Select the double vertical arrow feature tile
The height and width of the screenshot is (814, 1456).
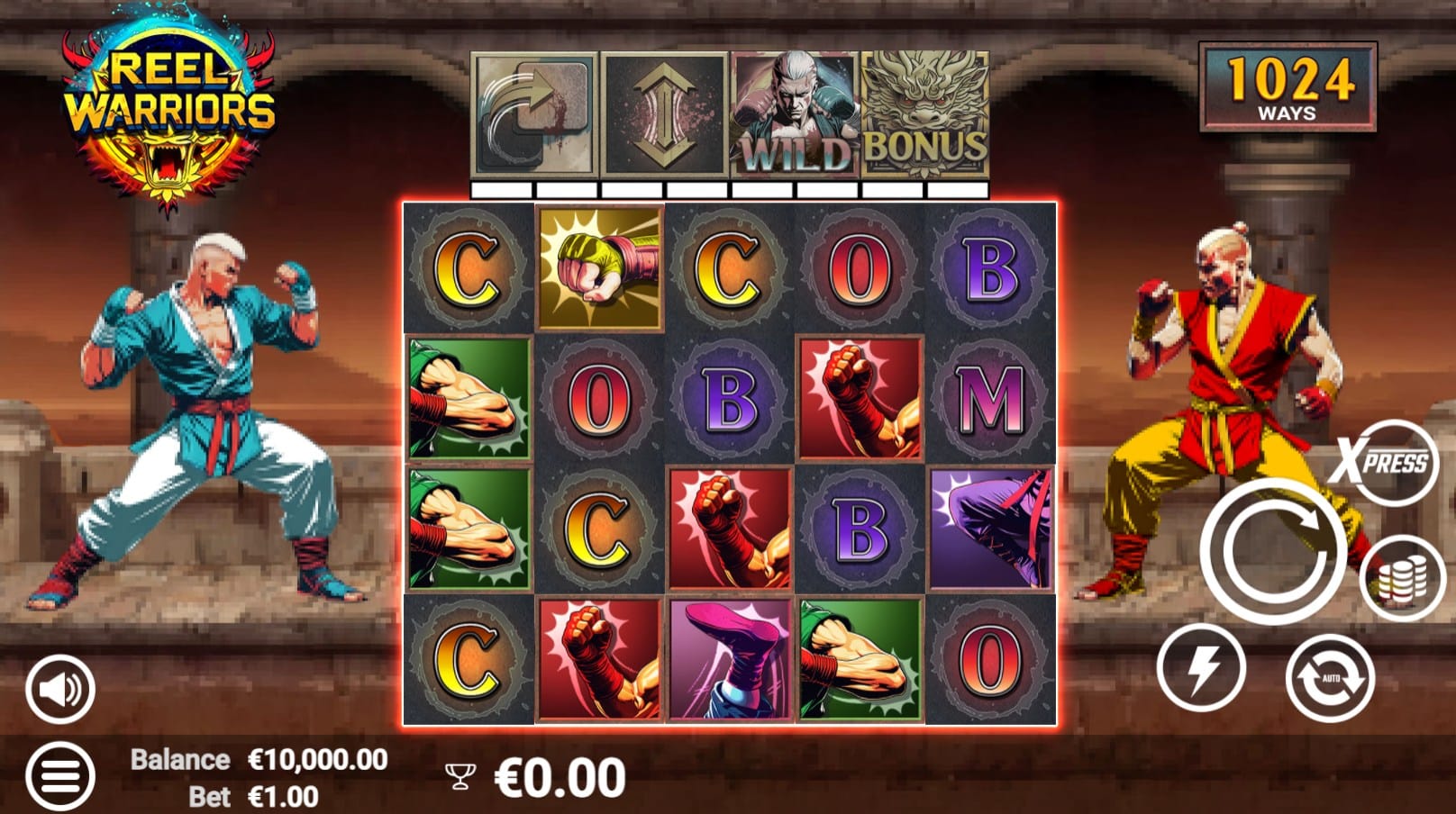(x=664, y=114)
